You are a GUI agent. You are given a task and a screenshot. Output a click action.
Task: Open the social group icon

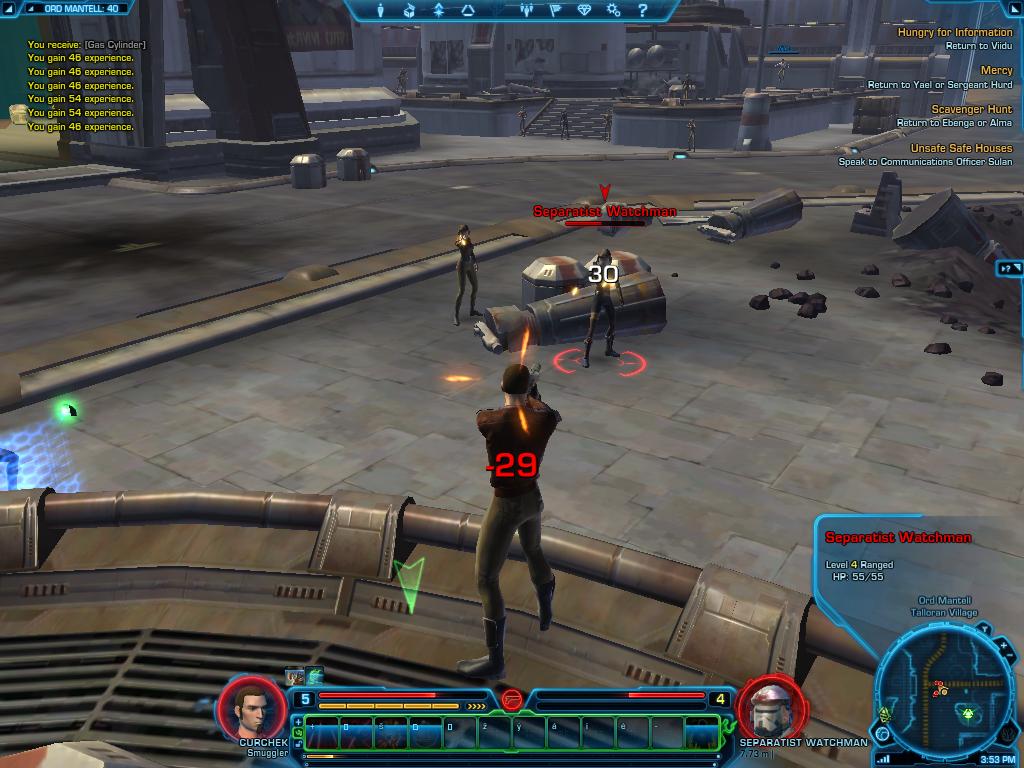click(528, 10)
